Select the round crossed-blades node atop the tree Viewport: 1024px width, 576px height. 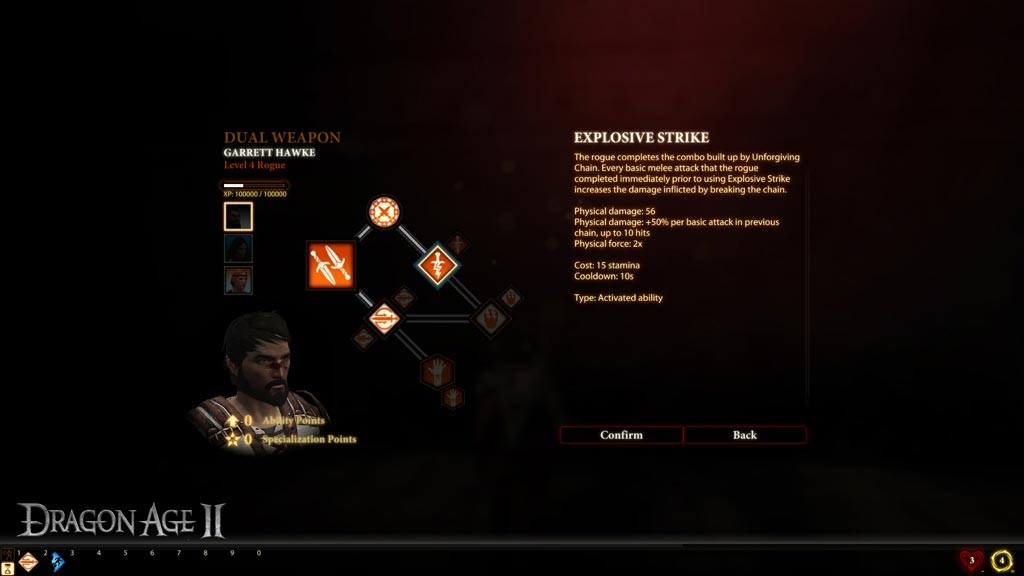384,211
